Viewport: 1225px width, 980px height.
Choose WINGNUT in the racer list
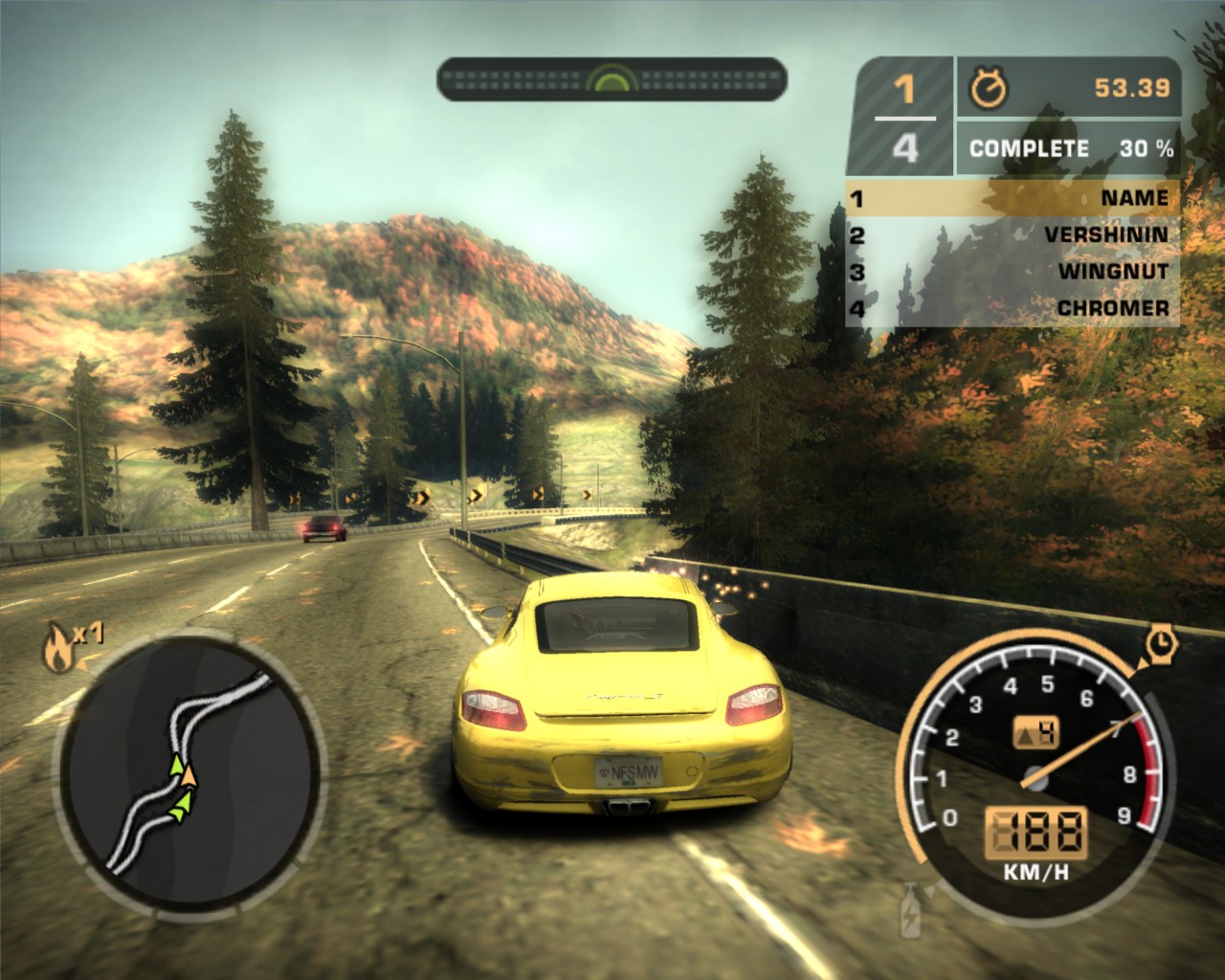pos(1013,271)
